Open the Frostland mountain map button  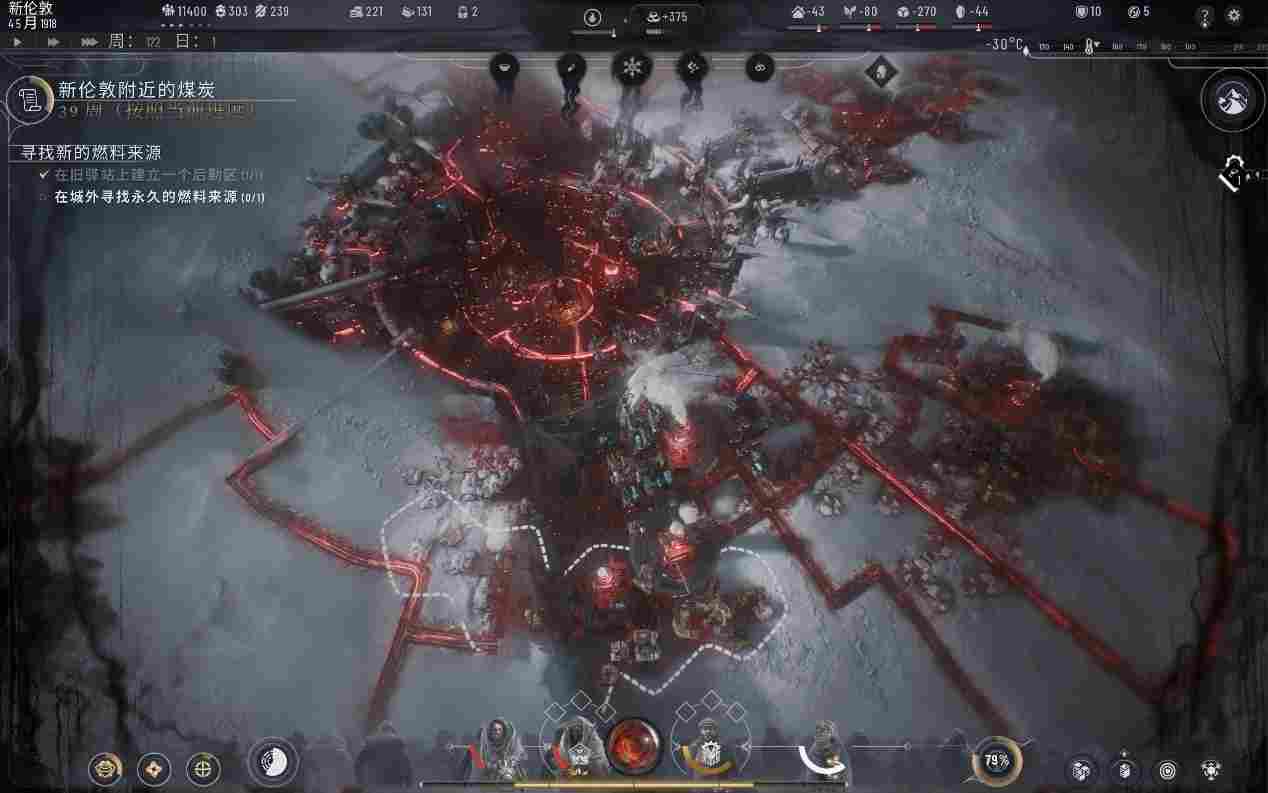[x=1232, y=99]
